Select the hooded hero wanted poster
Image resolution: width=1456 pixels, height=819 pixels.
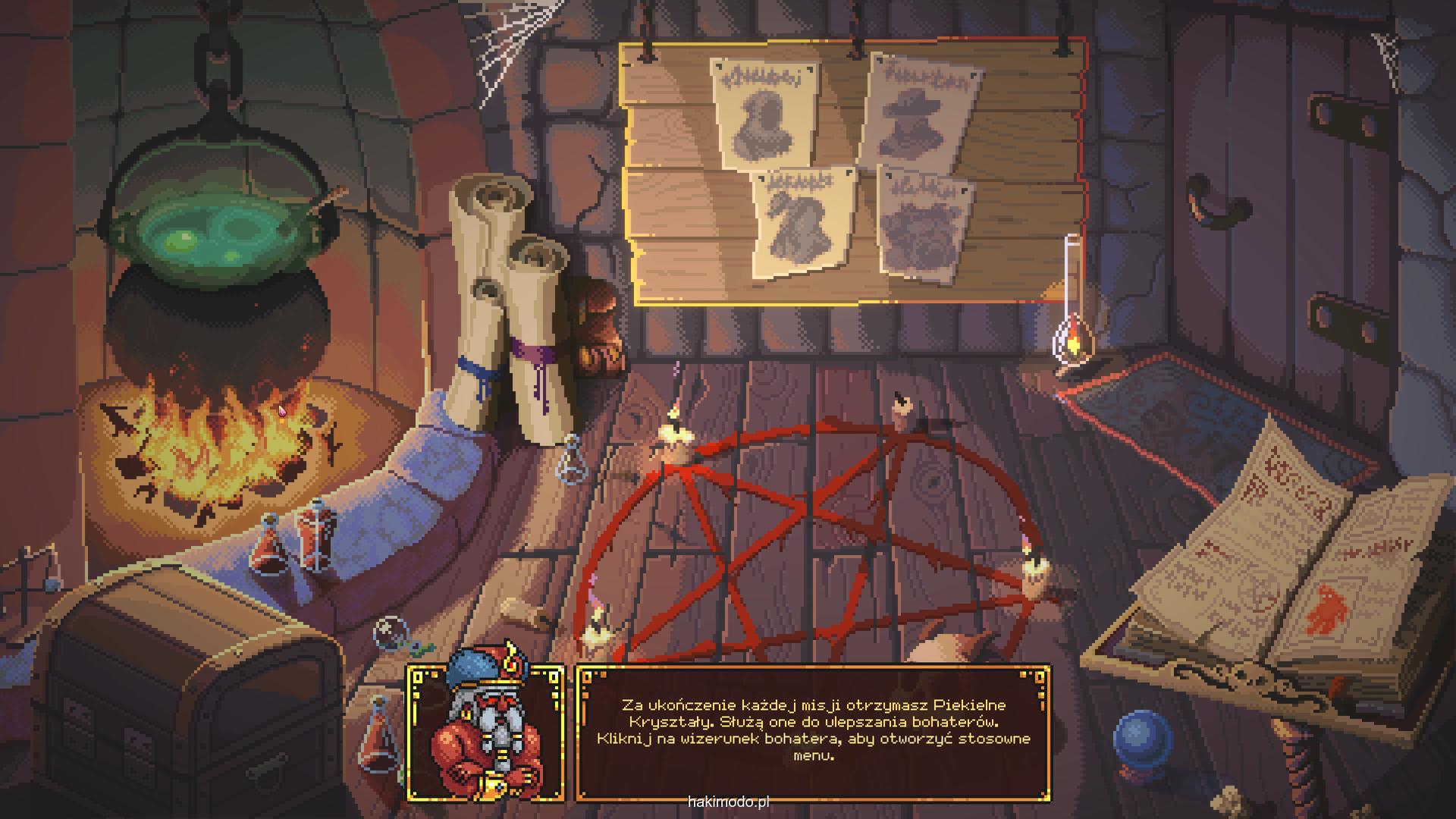[763, 114]
